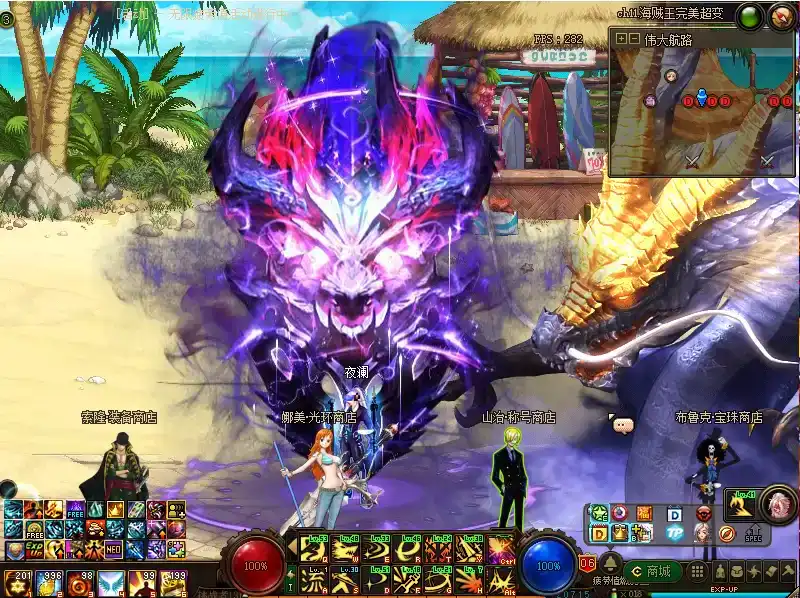This screenshot has height=598, width=800.
Task: Use the quick slot item with count 996
Action: point(48,581)
